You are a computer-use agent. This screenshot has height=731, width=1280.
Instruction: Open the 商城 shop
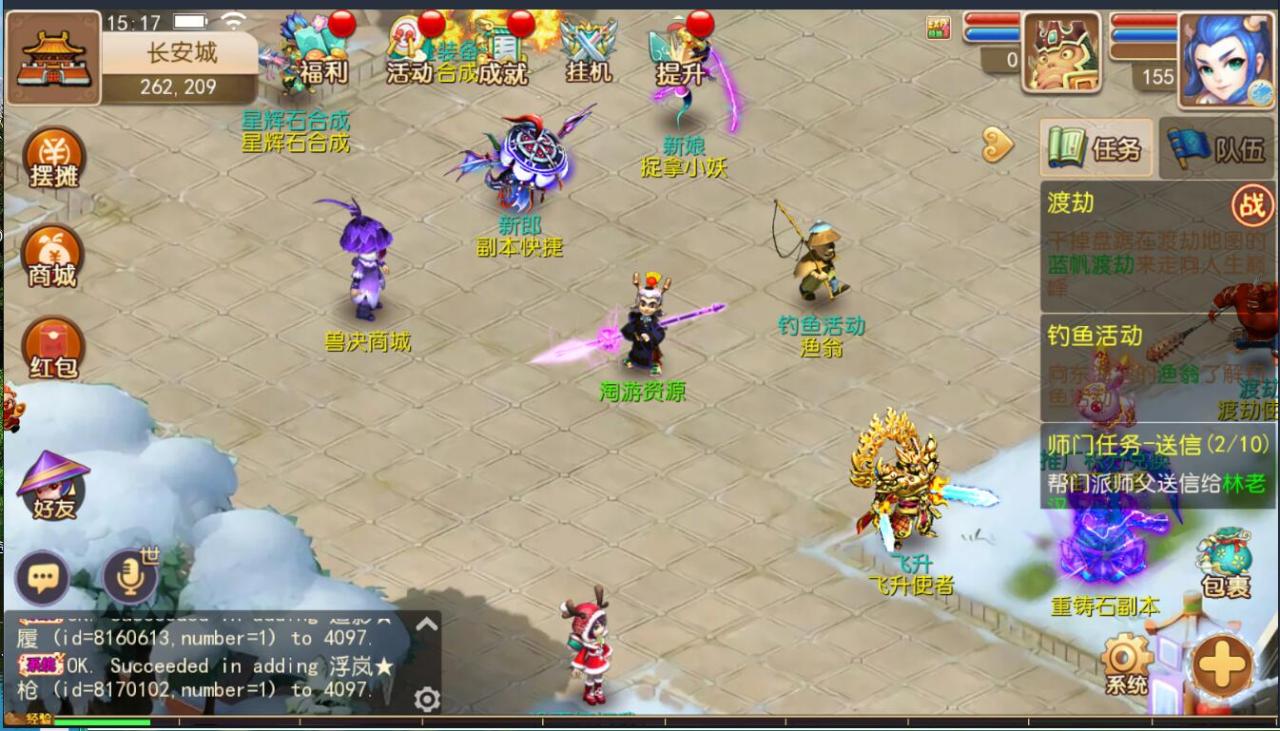click(52, 257)
